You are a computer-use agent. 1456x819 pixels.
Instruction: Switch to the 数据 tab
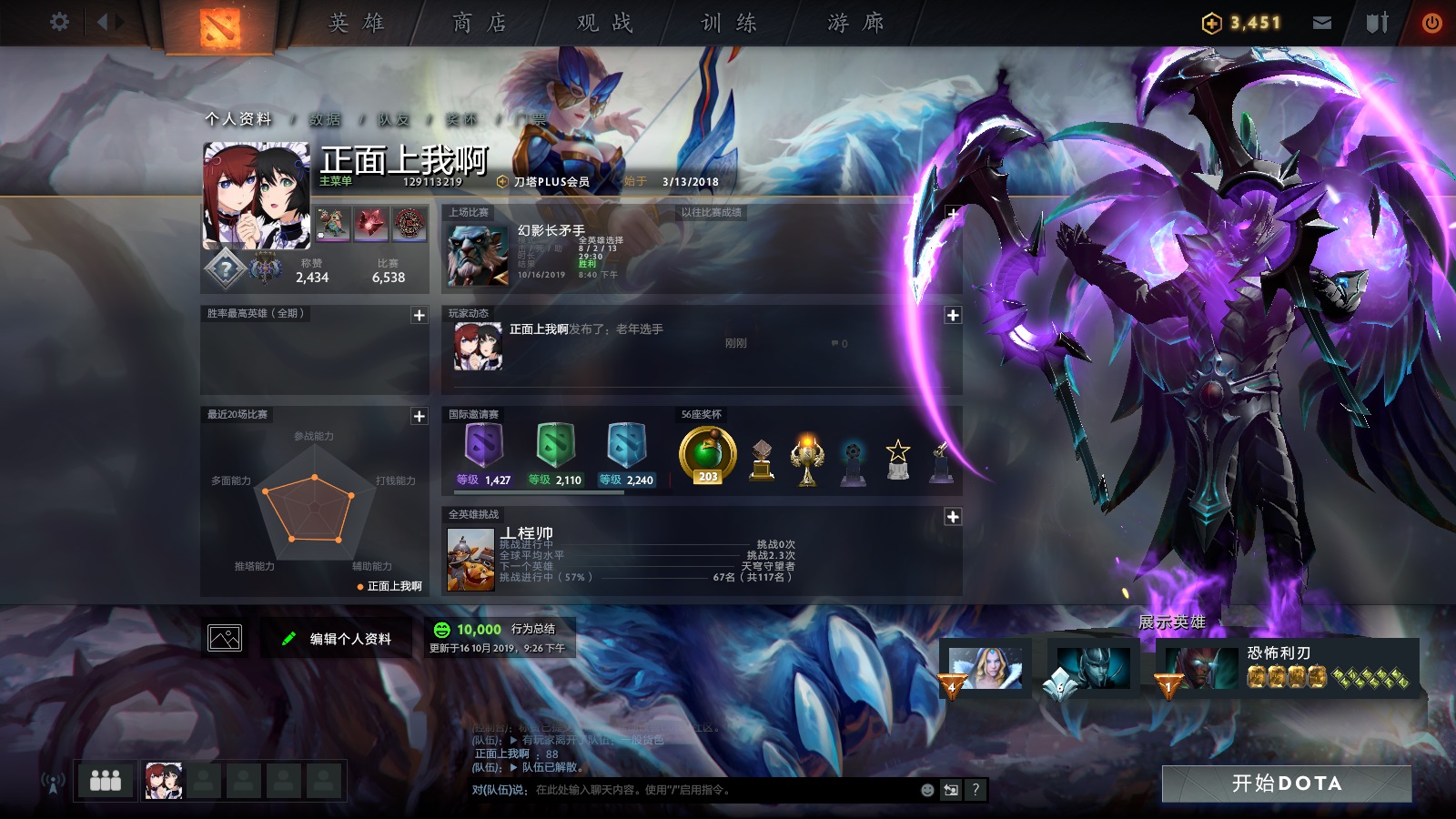[324, 118]
